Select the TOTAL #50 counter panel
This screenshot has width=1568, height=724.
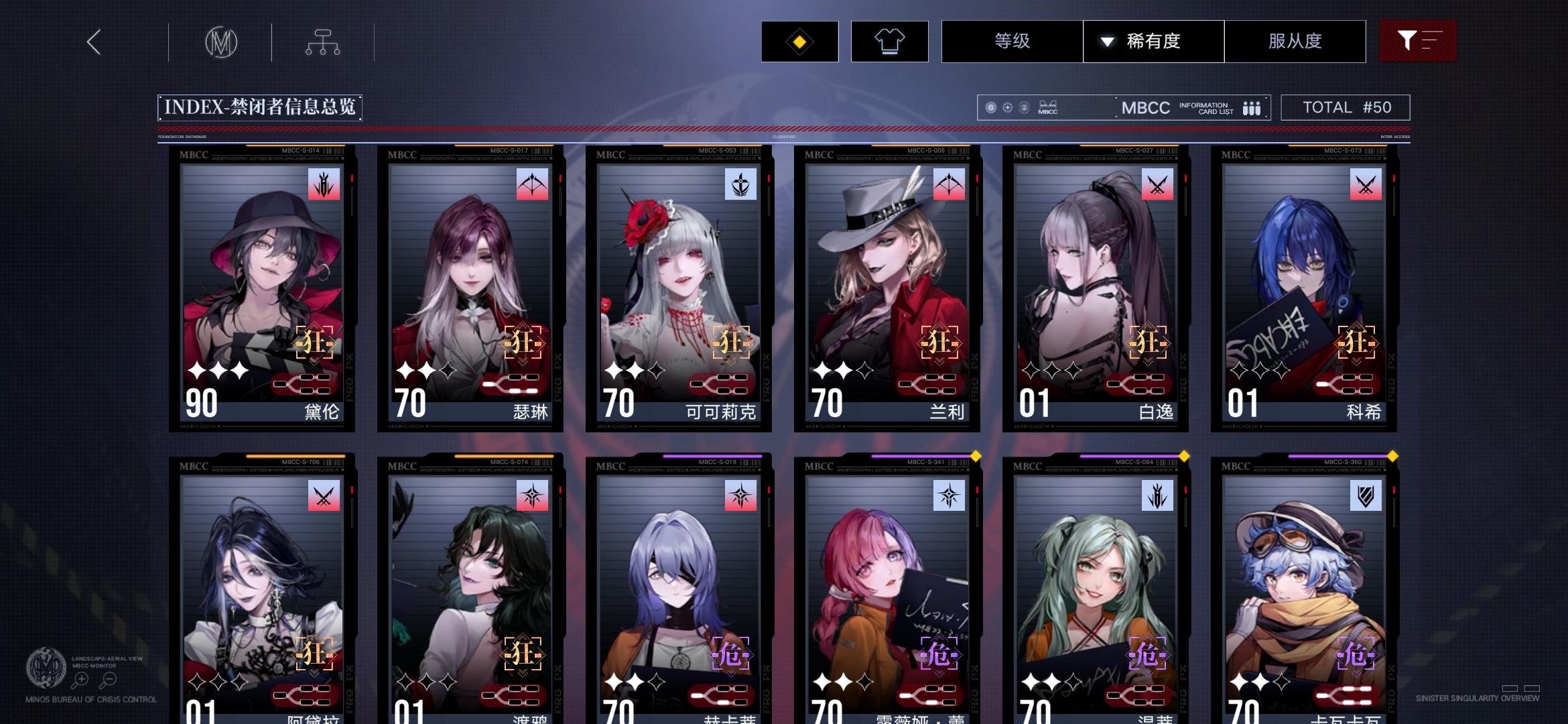(1346, 107)
